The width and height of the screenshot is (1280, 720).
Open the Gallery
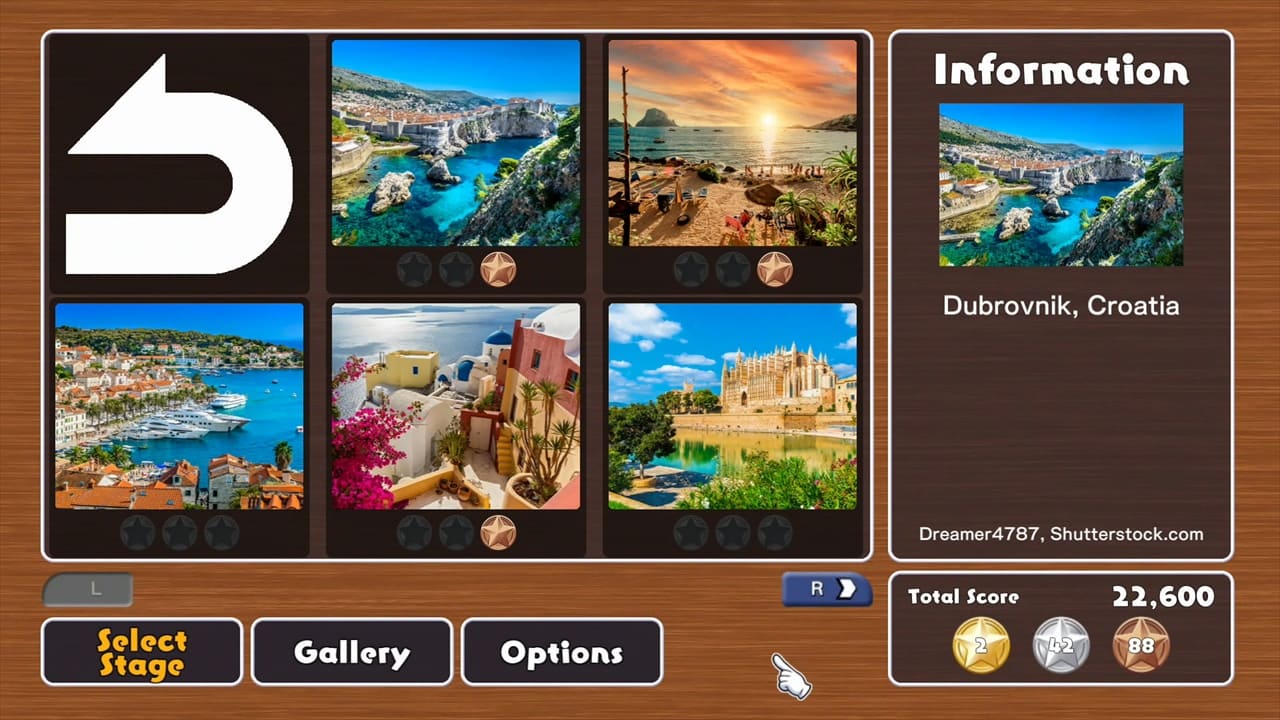pos(351,652)
